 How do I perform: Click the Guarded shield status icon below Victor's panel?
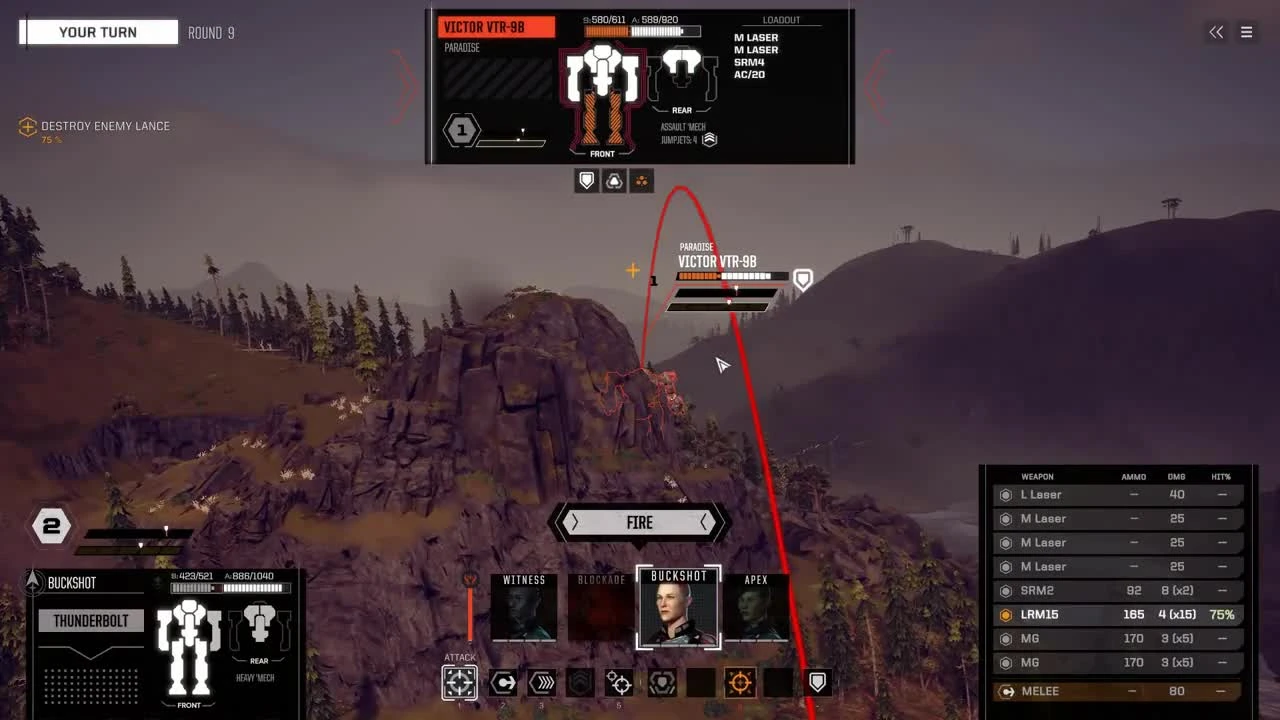click(x=586, y=180)
